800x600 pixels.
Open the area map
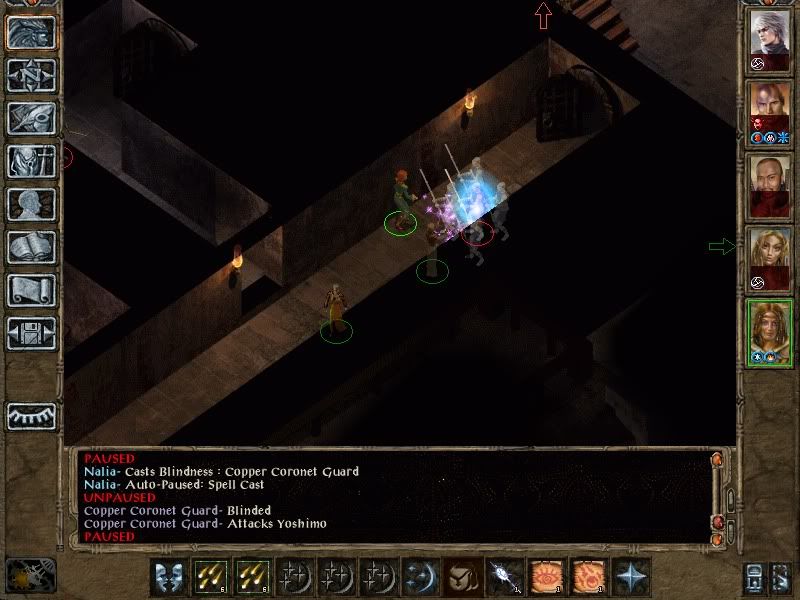pos(31,75)
